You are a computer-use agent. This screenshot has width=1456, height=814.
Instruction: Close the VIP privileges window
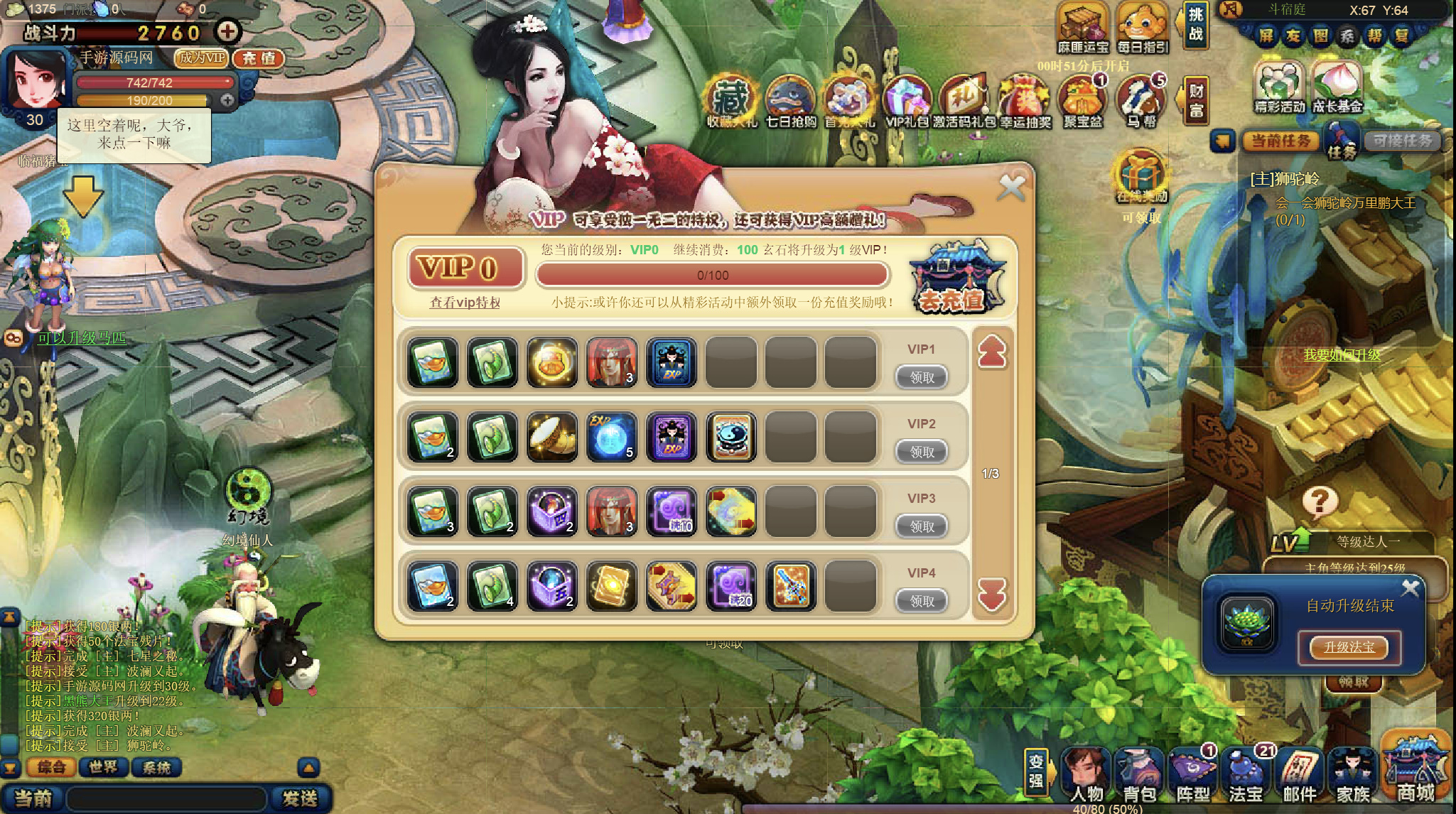click(1011, 188)
